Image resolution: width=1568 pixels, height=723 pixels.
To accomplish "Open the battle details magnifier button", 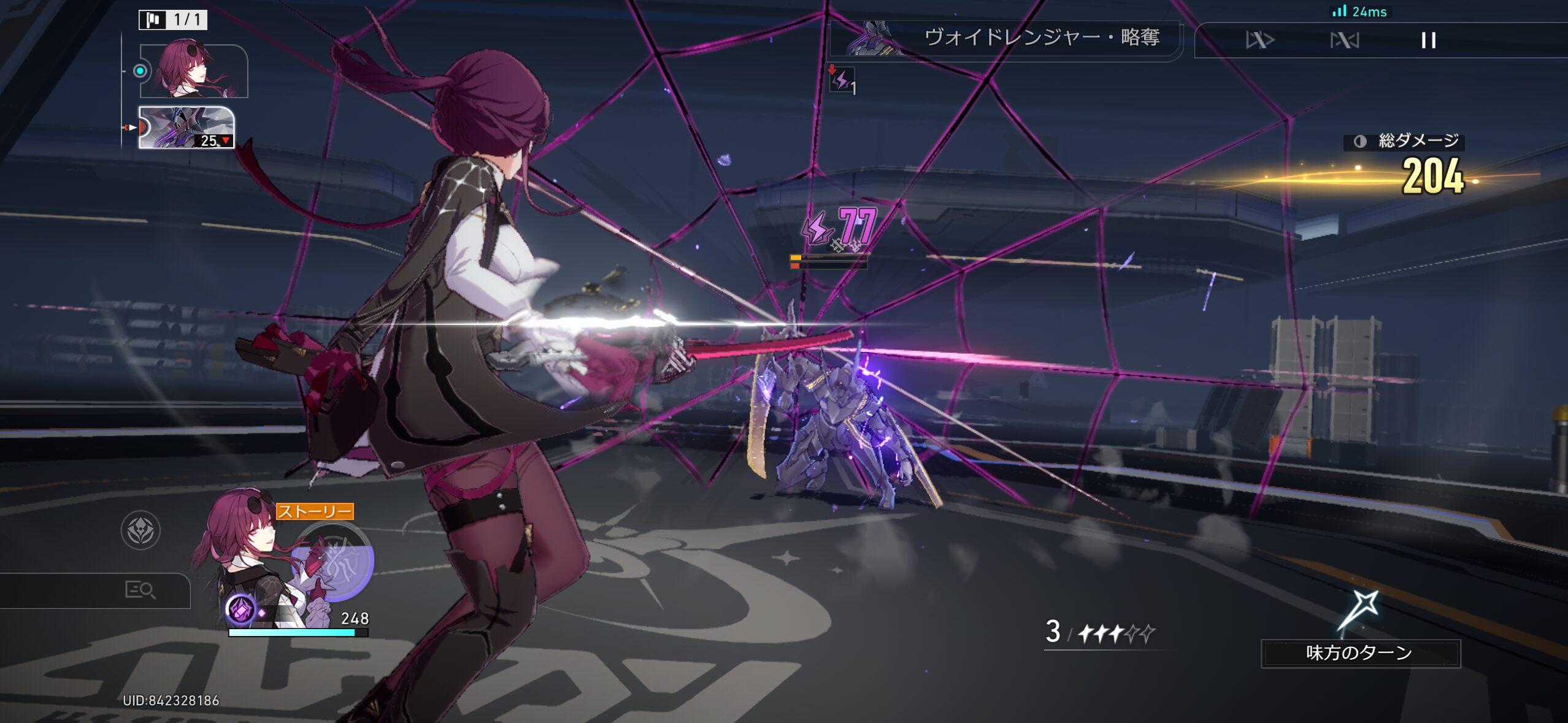I will point(140,590).
